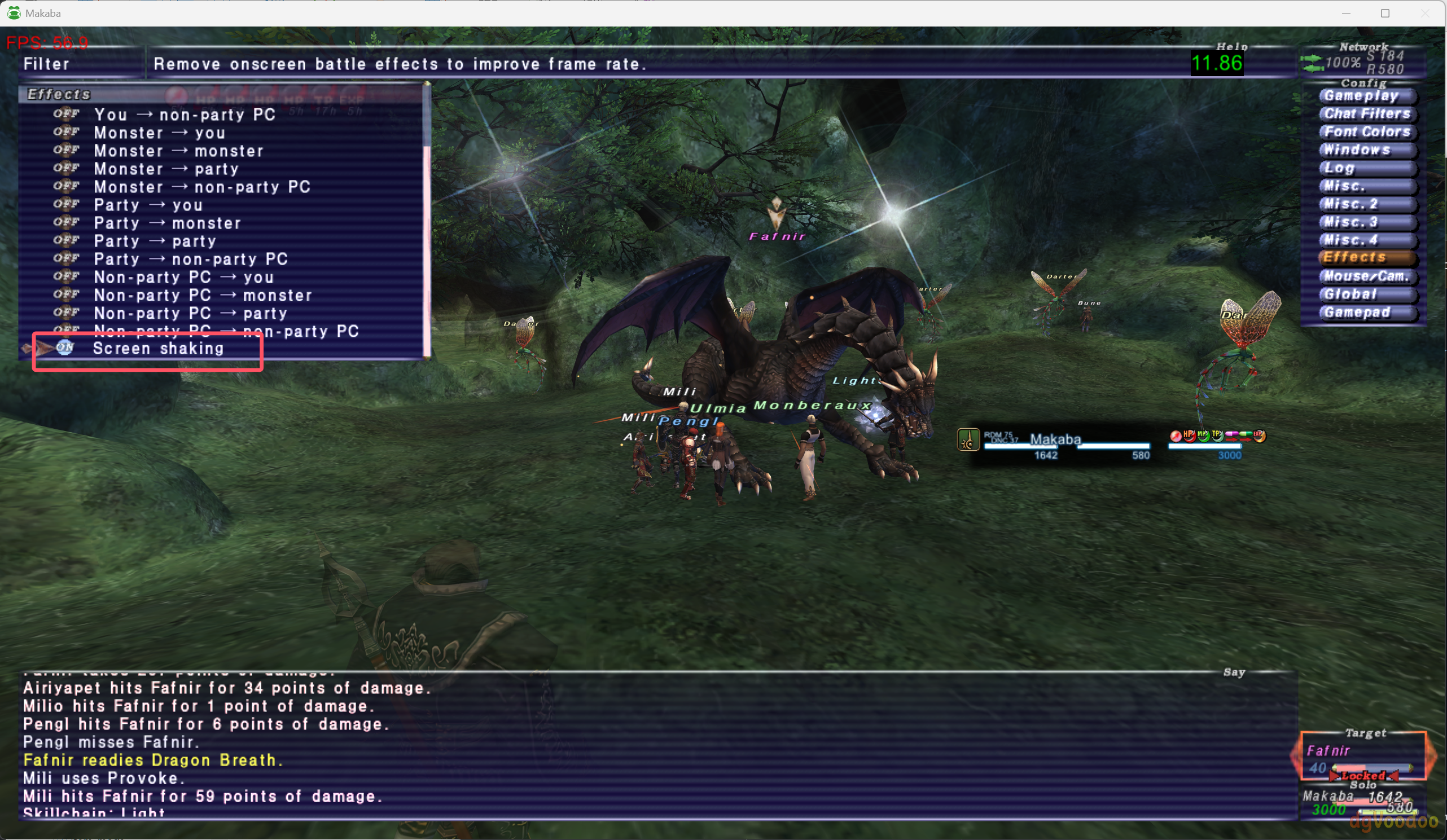Toggle the Non-party PC → you filter
Viewport: 1447px width, 840px height.
(x=183, y=278)
